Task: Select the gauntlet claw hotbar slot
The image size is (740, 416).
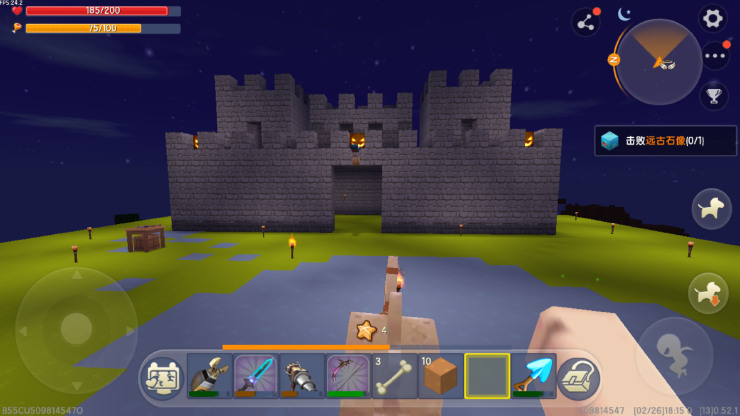Action: click(210, 377)
